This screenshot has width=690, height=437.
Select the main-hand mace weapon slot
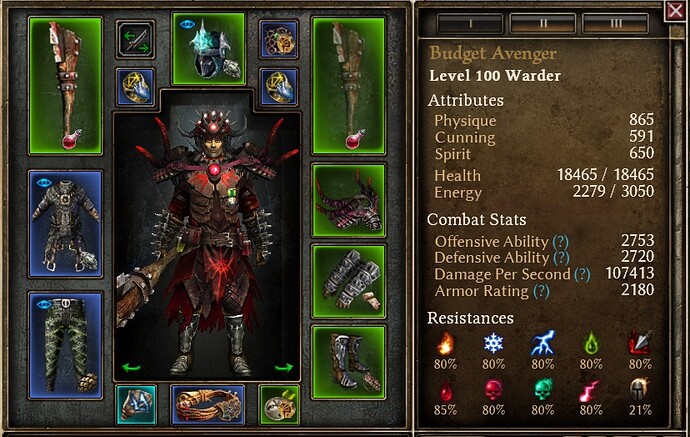(x=66, y=86)
